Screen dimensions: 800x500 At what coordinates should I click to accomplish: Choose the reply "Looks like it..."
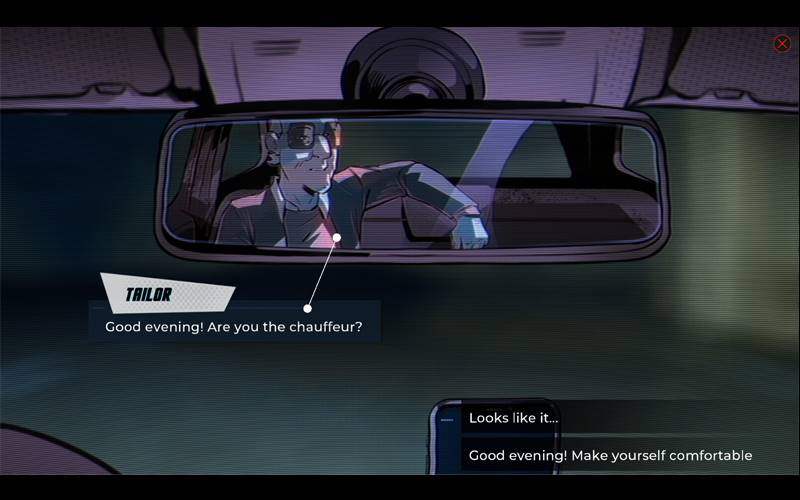514,418
